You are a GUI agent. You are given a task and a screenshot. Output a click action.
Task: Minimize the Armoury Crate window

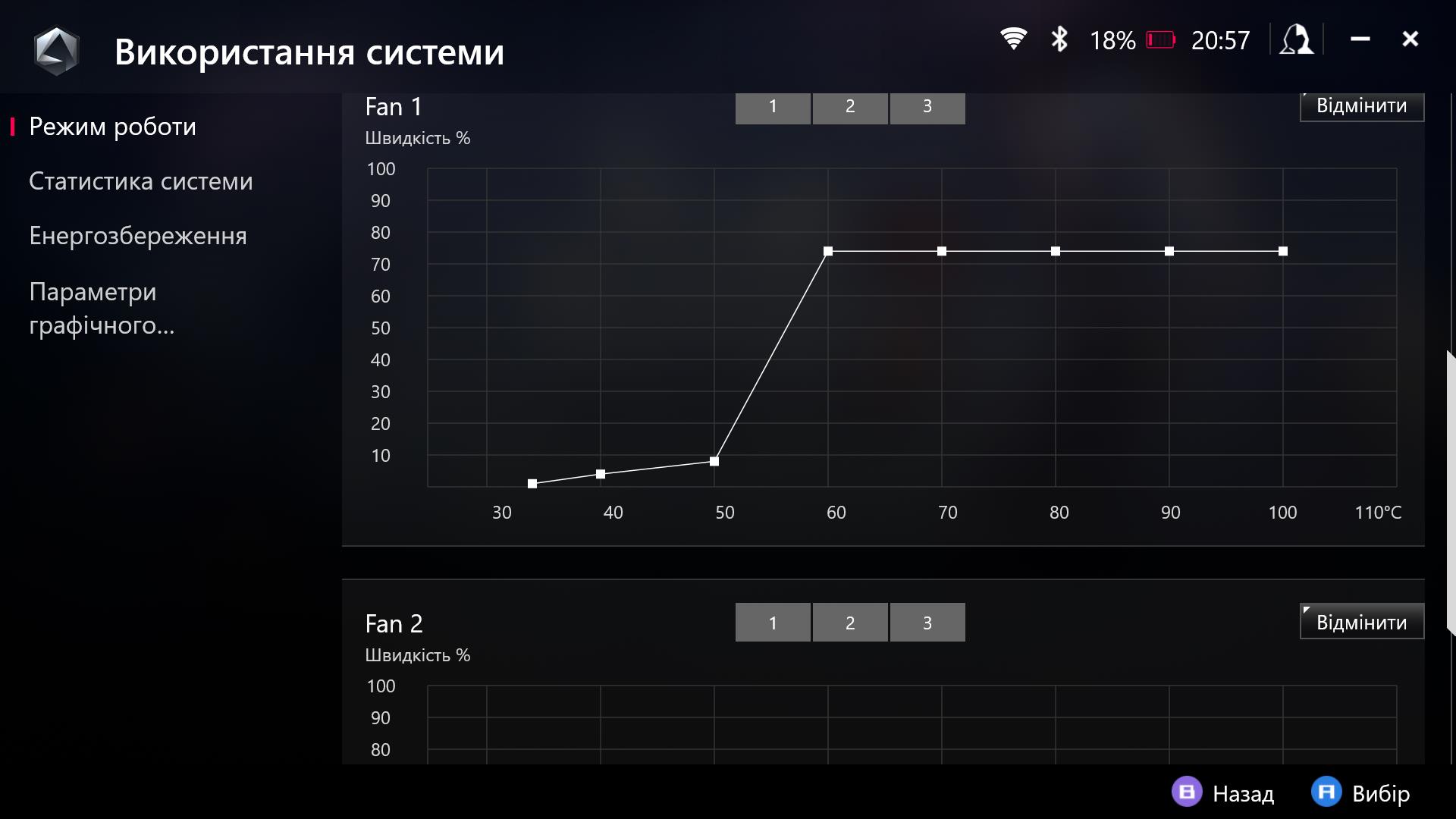click(1360, 39)
